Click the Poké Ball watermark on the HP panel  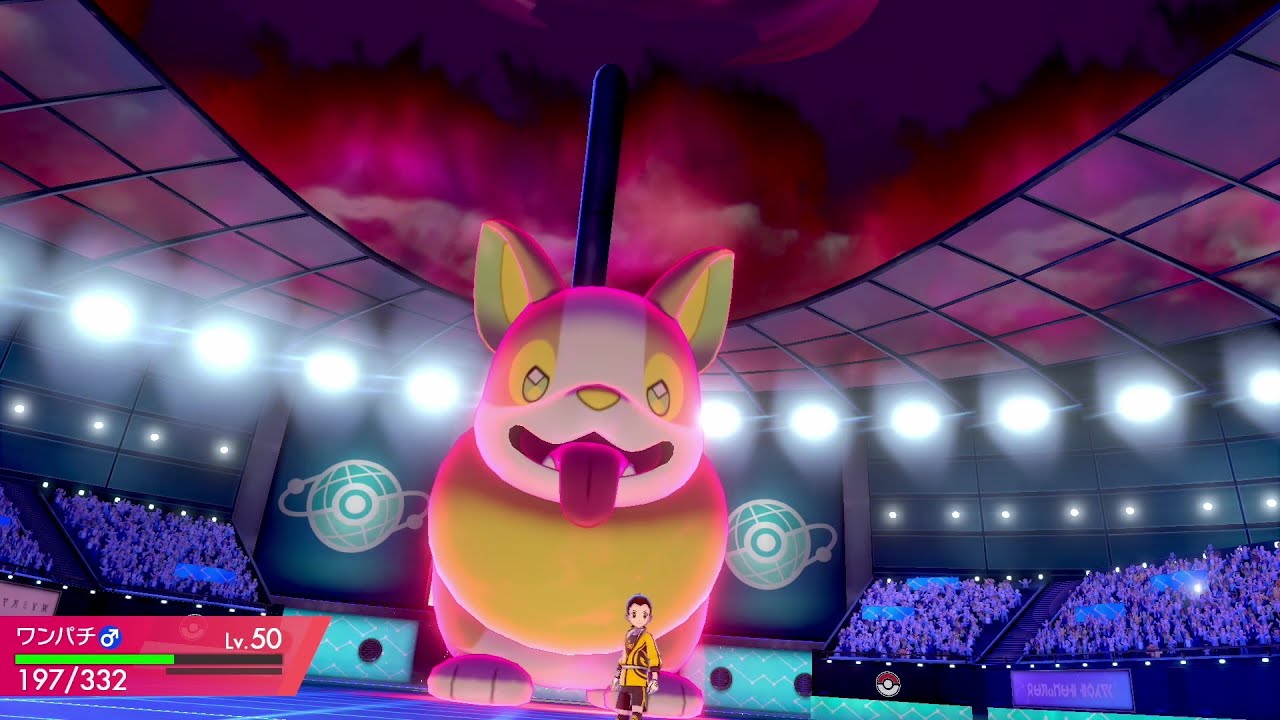click(x=192, y=627)
